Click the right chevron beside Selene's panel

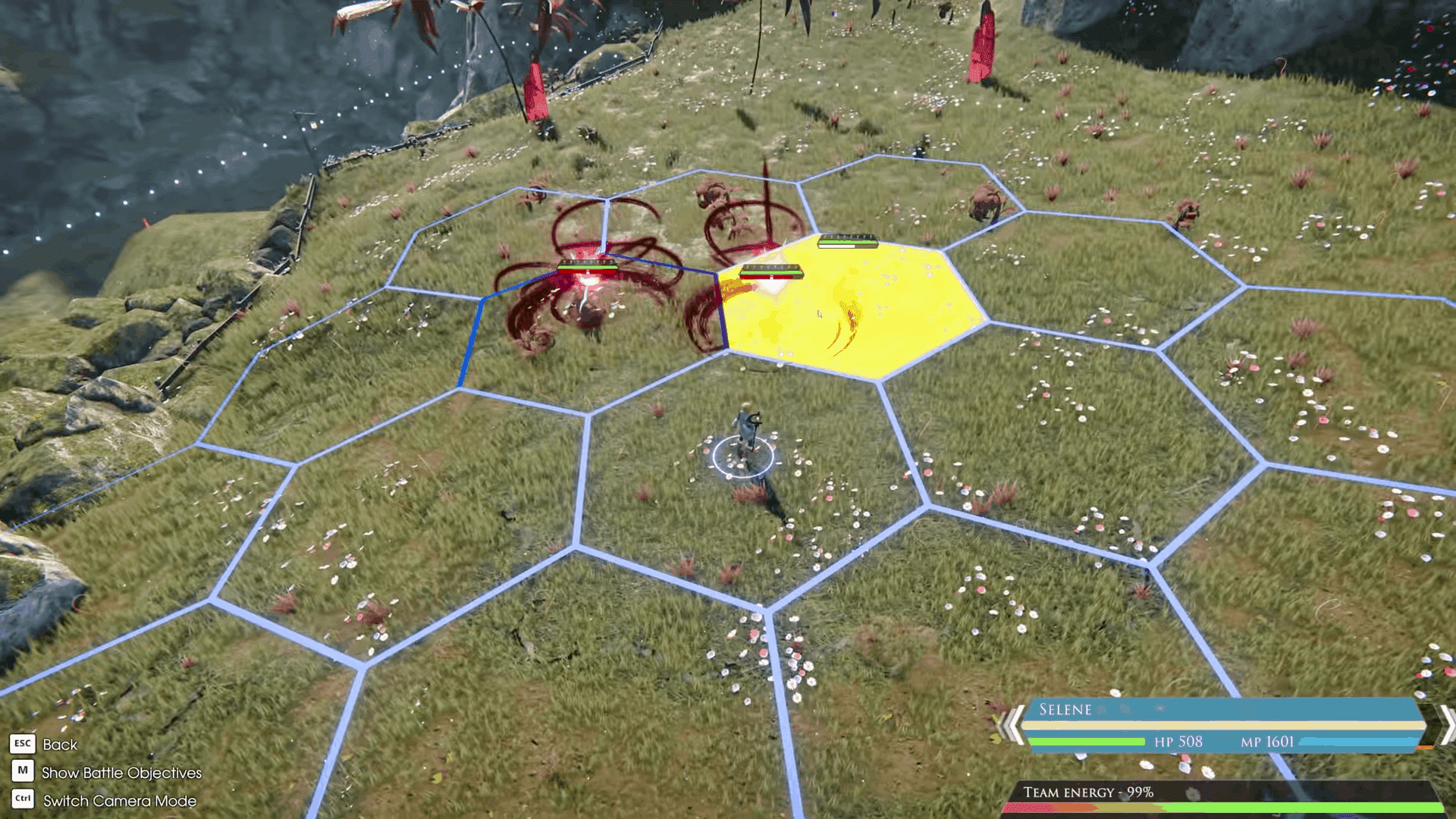[x=1445, y=724]
